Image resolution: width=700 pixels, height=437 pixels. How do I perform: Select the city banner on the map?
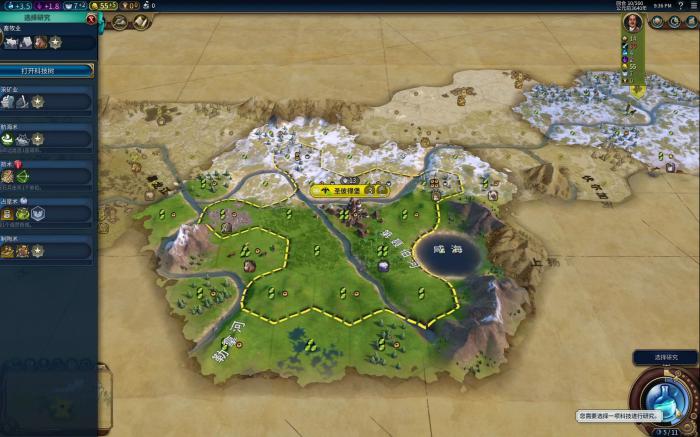(339, 190)
